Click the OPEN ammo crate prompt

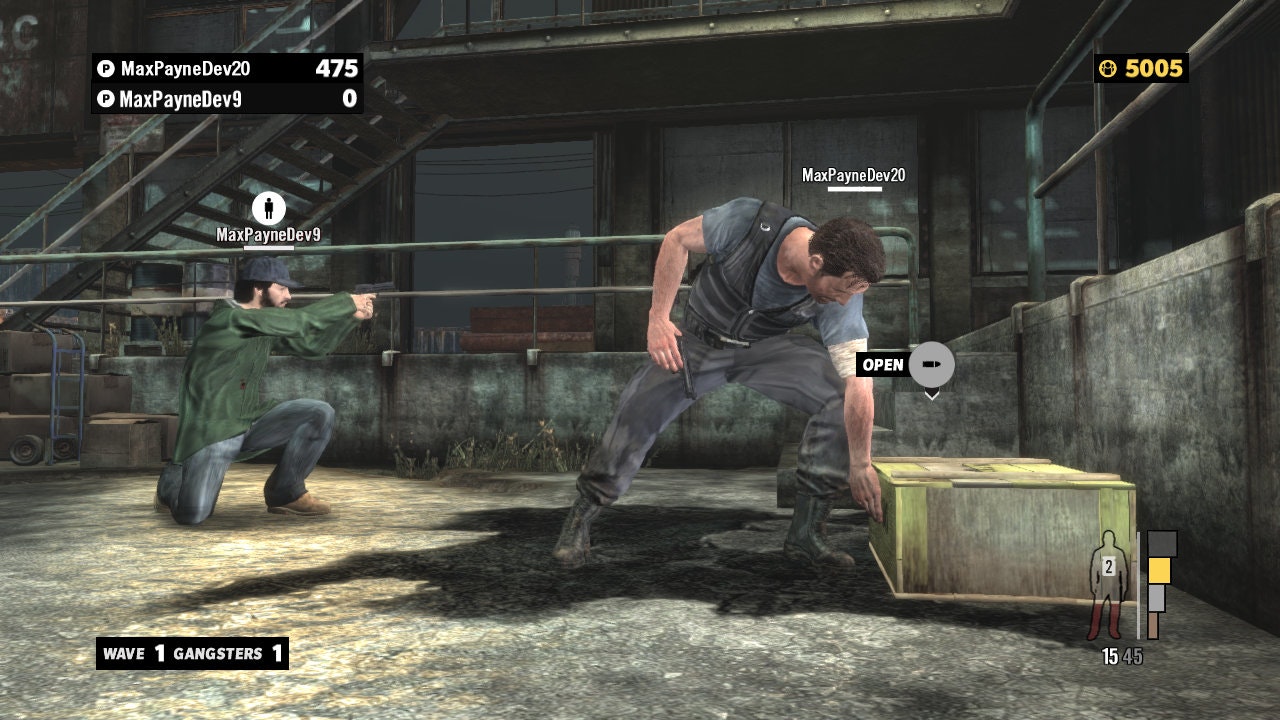click(904, 365)
